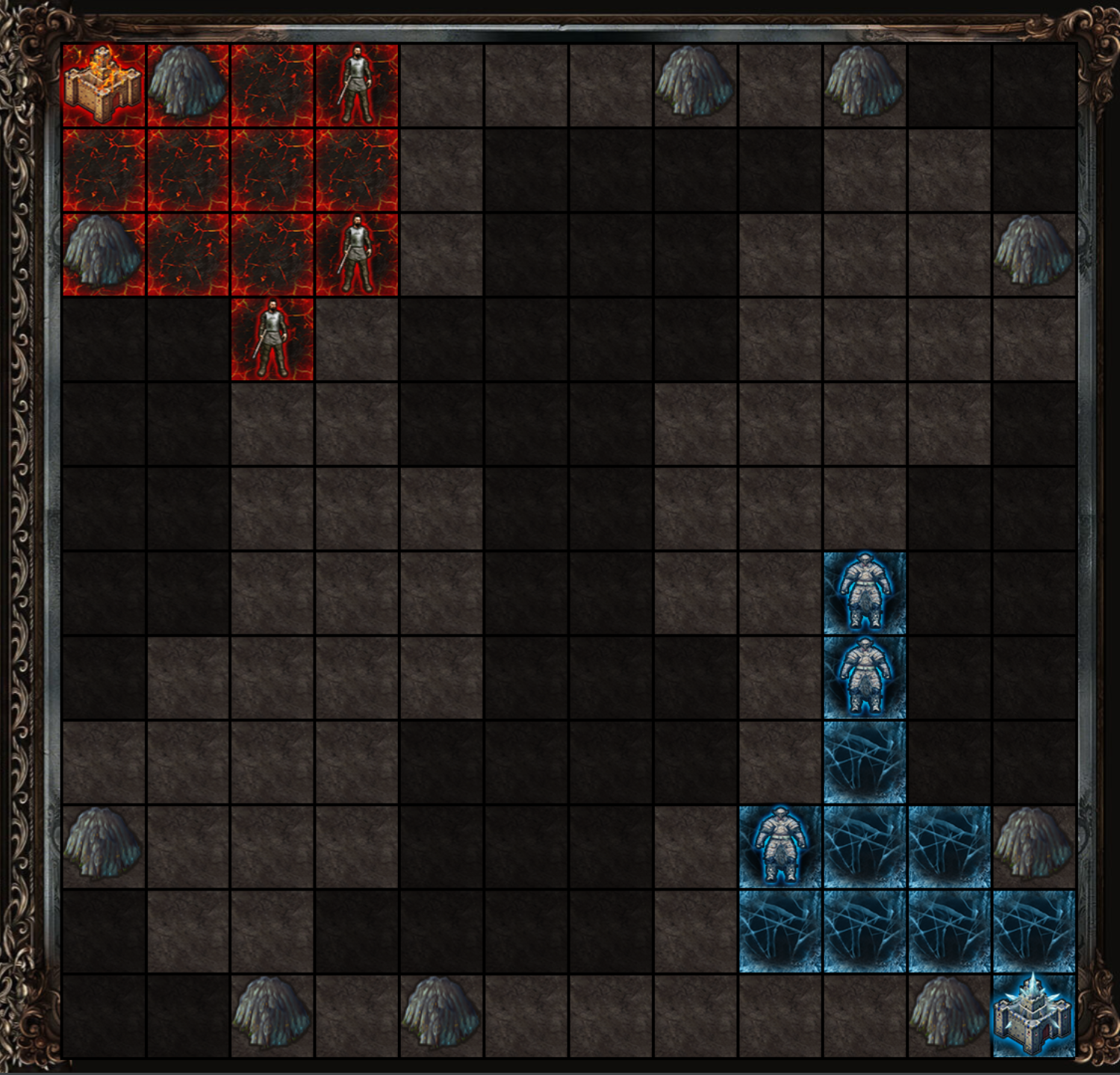
Task: Select the mountain near the middle of the bottom row
Action: pyautogui.click(x=444, y=1015)
